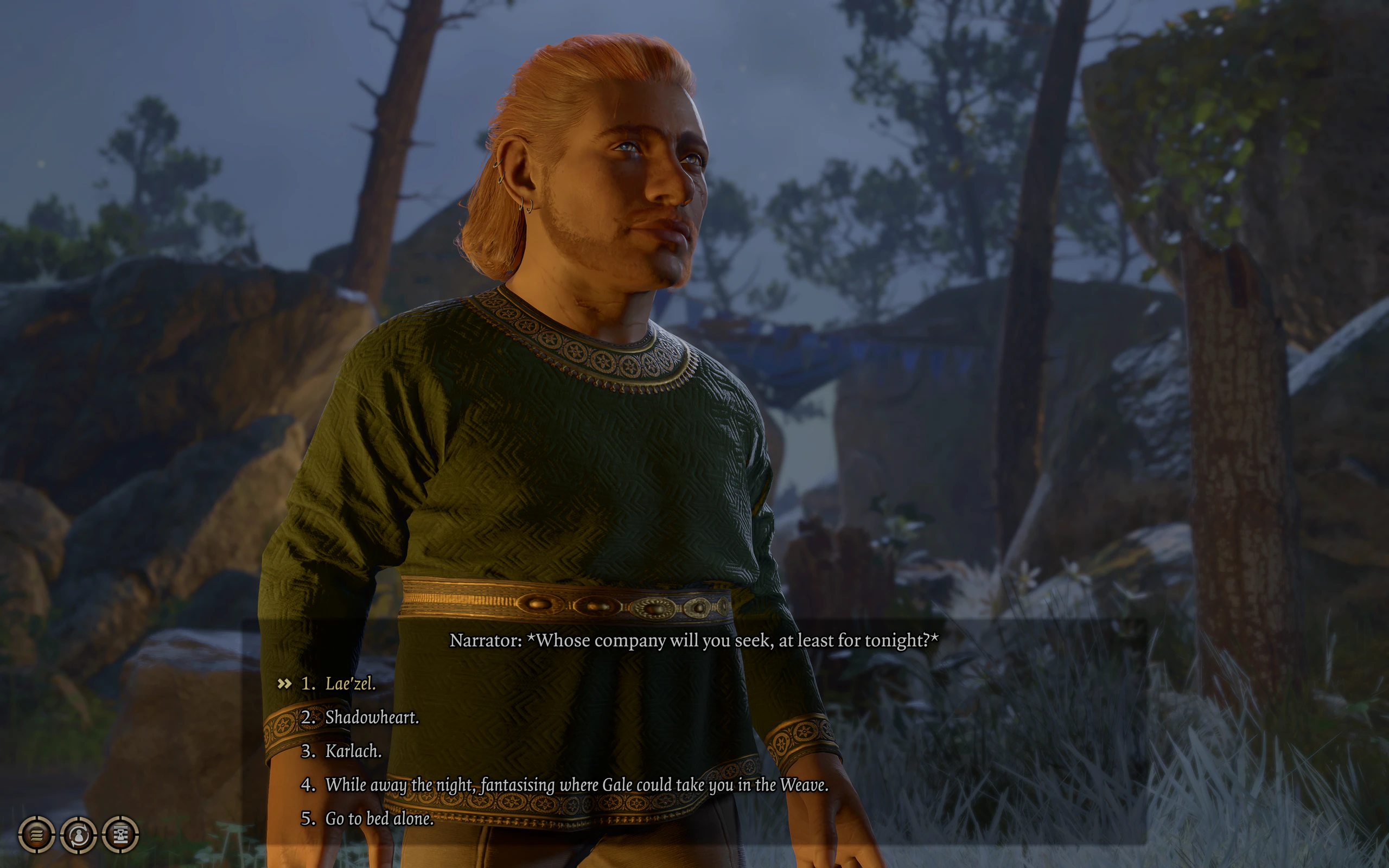The height and width of the screenshot is (868, 1389).
Task: Select the Shadowheart dialogue option
Action: point(371,717)
